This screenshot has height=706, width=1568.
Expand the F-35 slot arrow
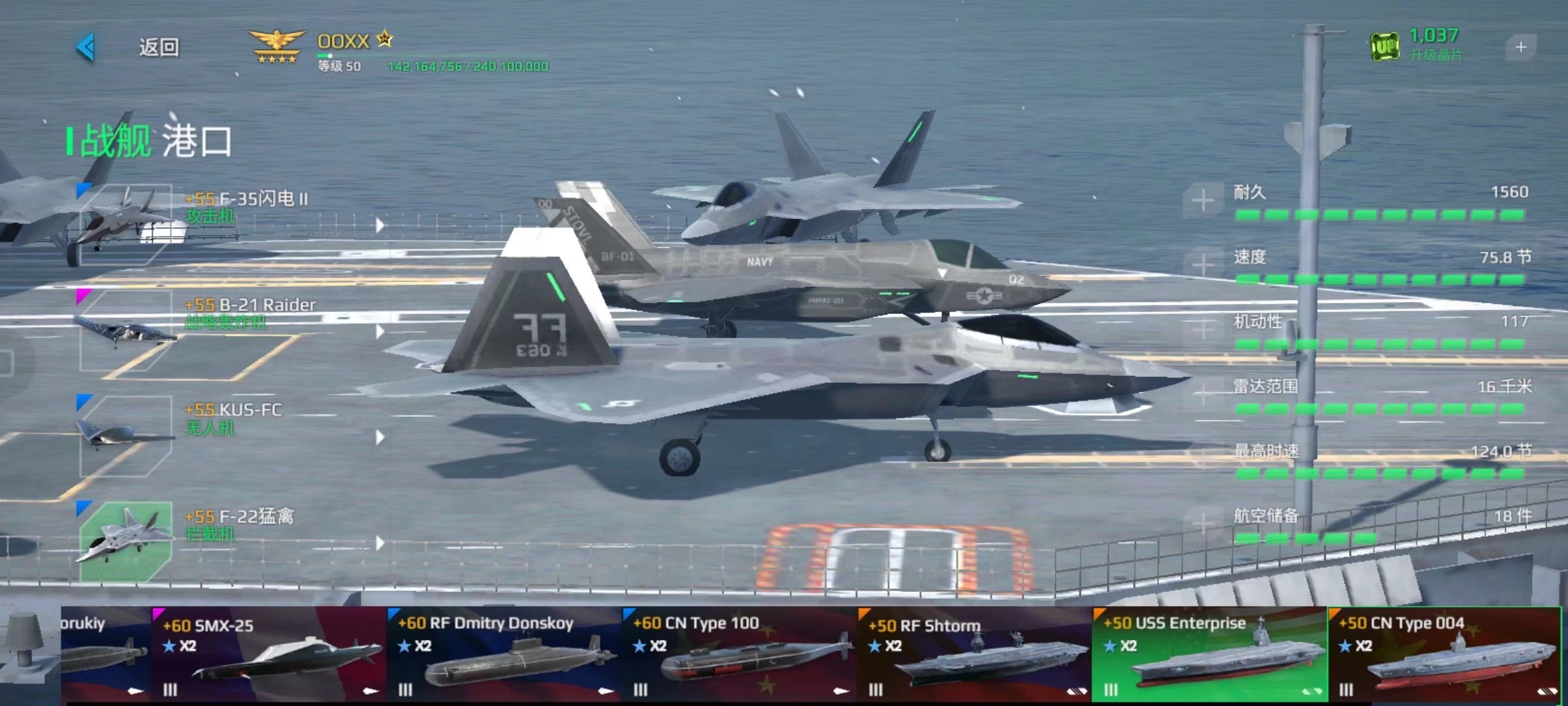[x=380, y=226]
